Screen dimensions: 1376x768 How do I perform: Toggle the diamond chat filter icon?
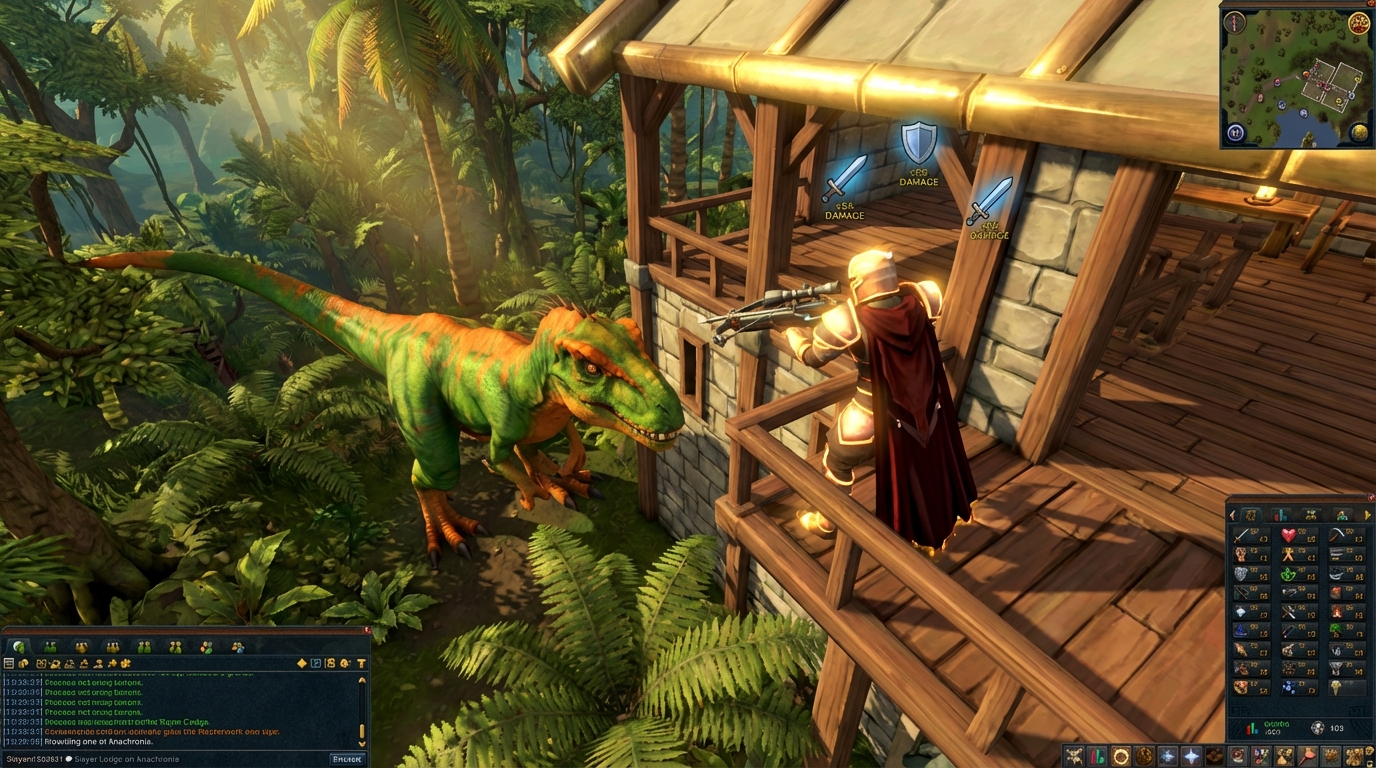(301, 664)
